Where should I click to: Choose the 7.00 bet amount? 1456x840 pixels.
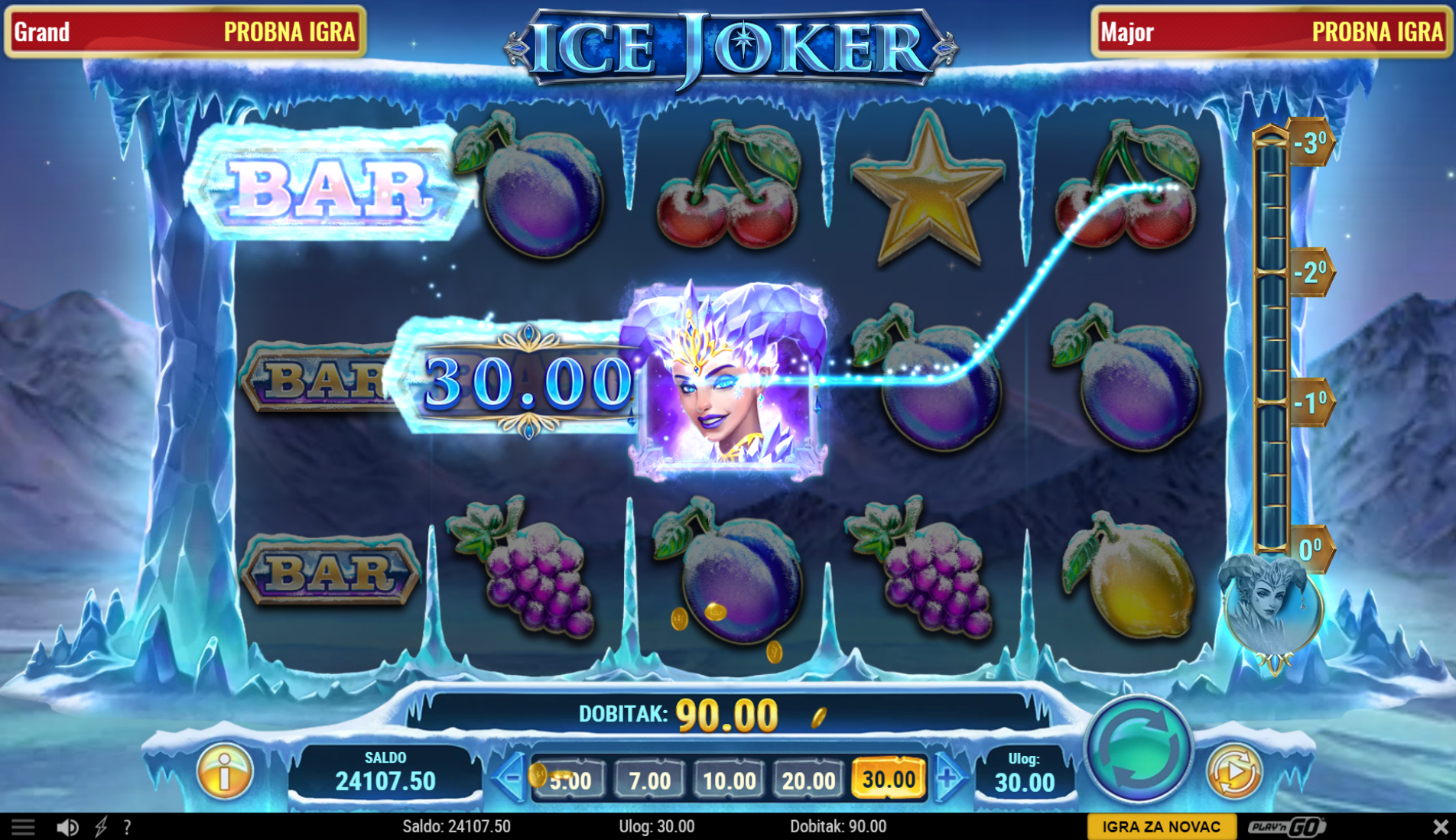click(x=649, y=780)
